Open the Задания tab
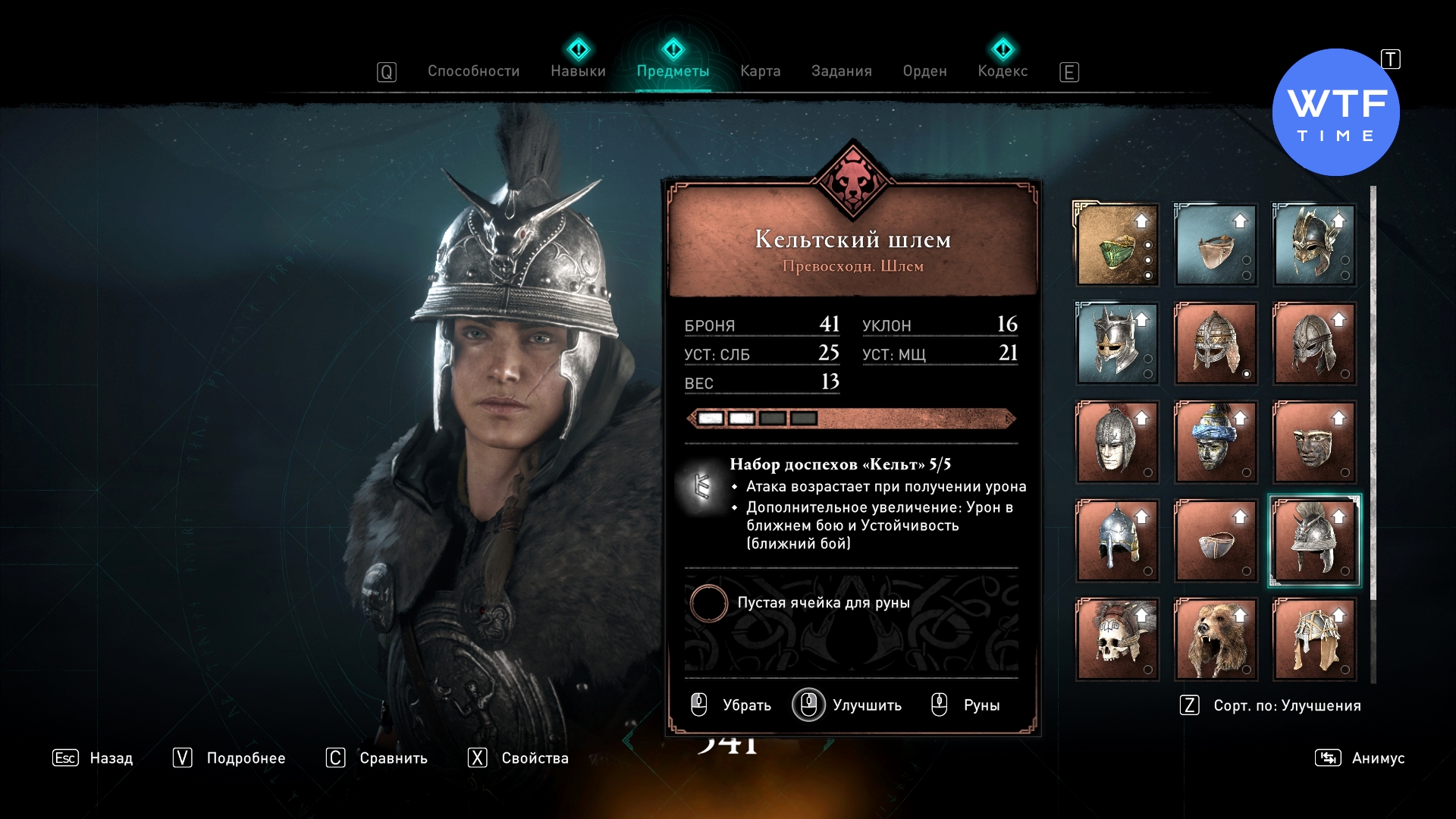This screenshot has width=1456, height=819. [x=841, y=71]
